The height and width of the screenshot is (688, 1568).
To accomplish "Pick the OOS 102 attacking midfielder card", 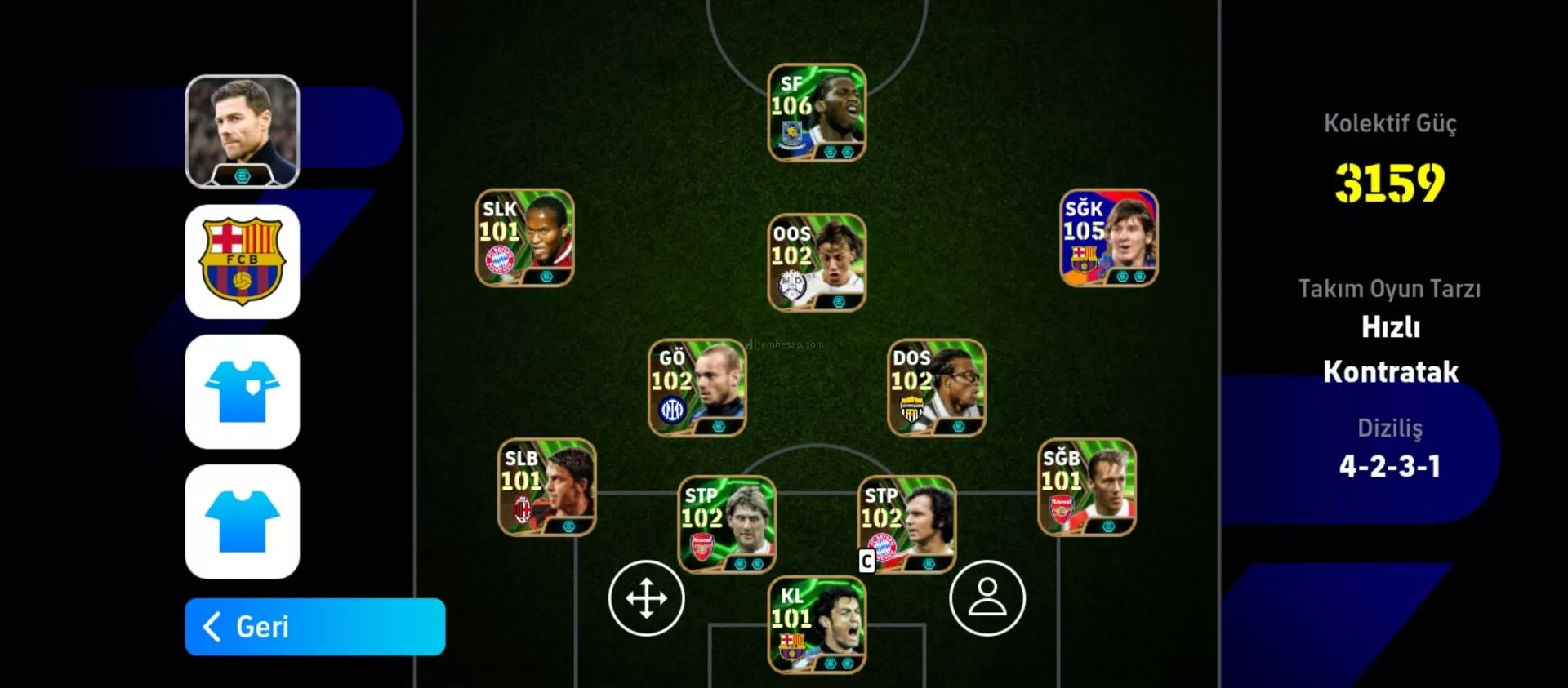I will click(817, 262).
